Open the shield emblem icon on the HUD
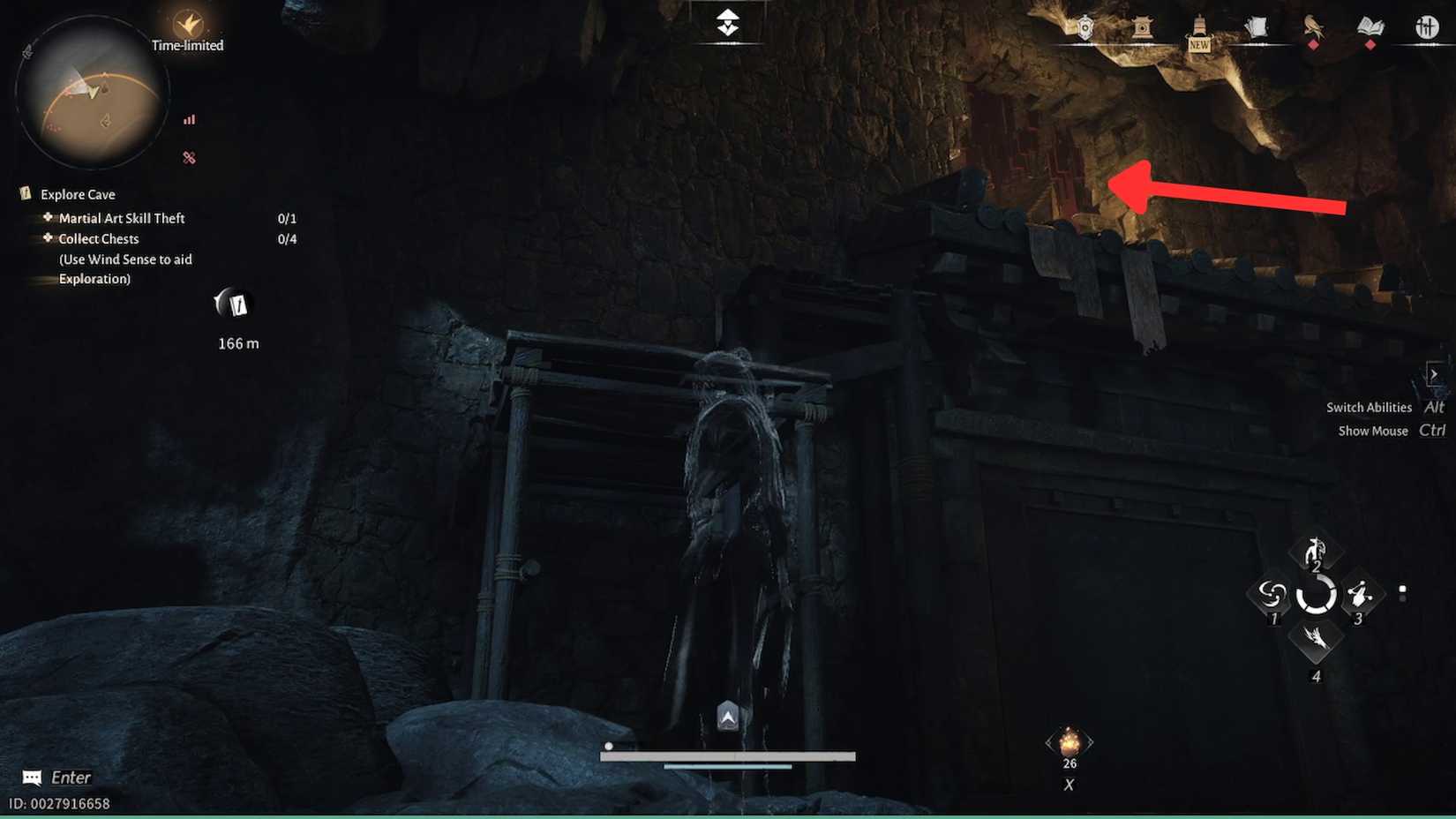The height and width of the screenshot is (819, 1456). point(1084,26)
